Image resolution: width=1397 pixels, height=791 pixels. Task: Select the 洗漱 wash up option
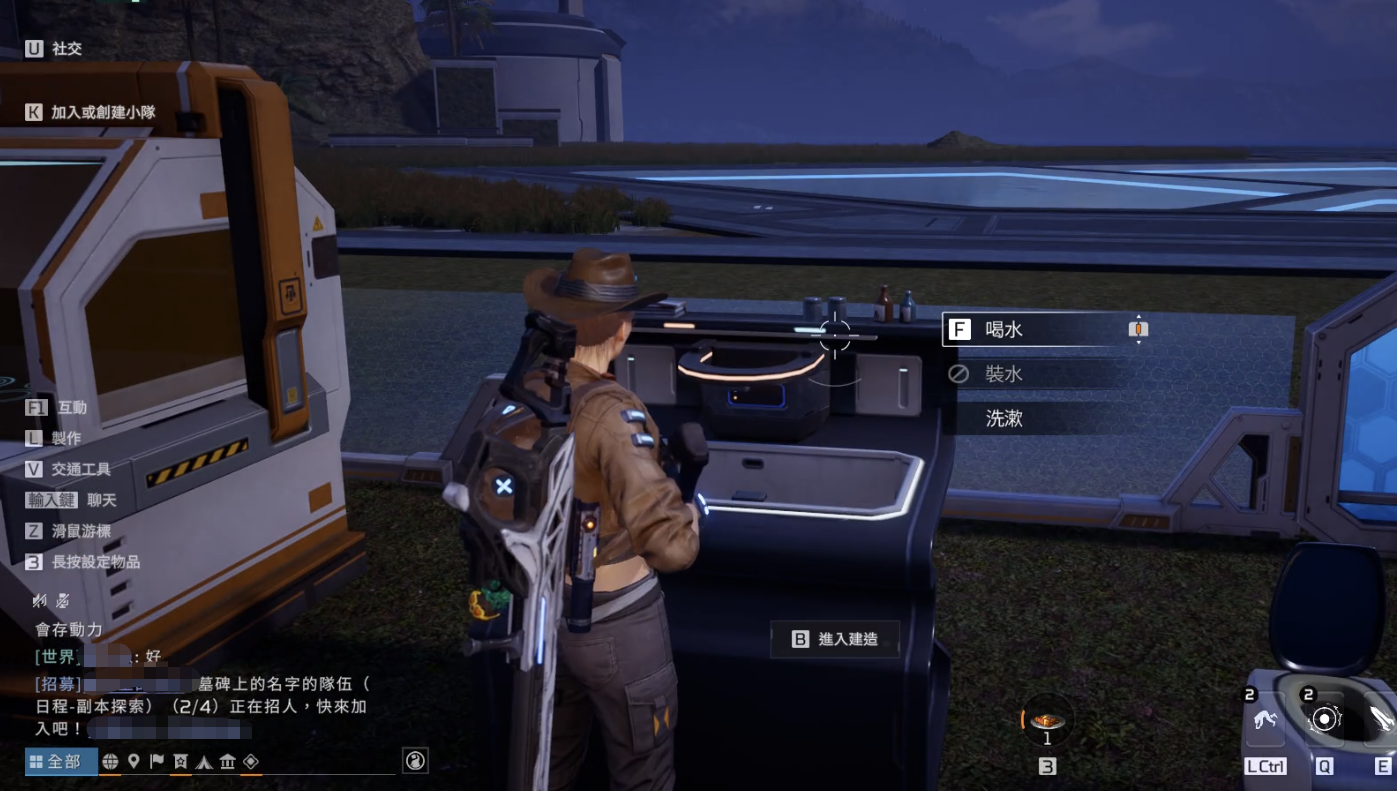(x=1005, y=418)
